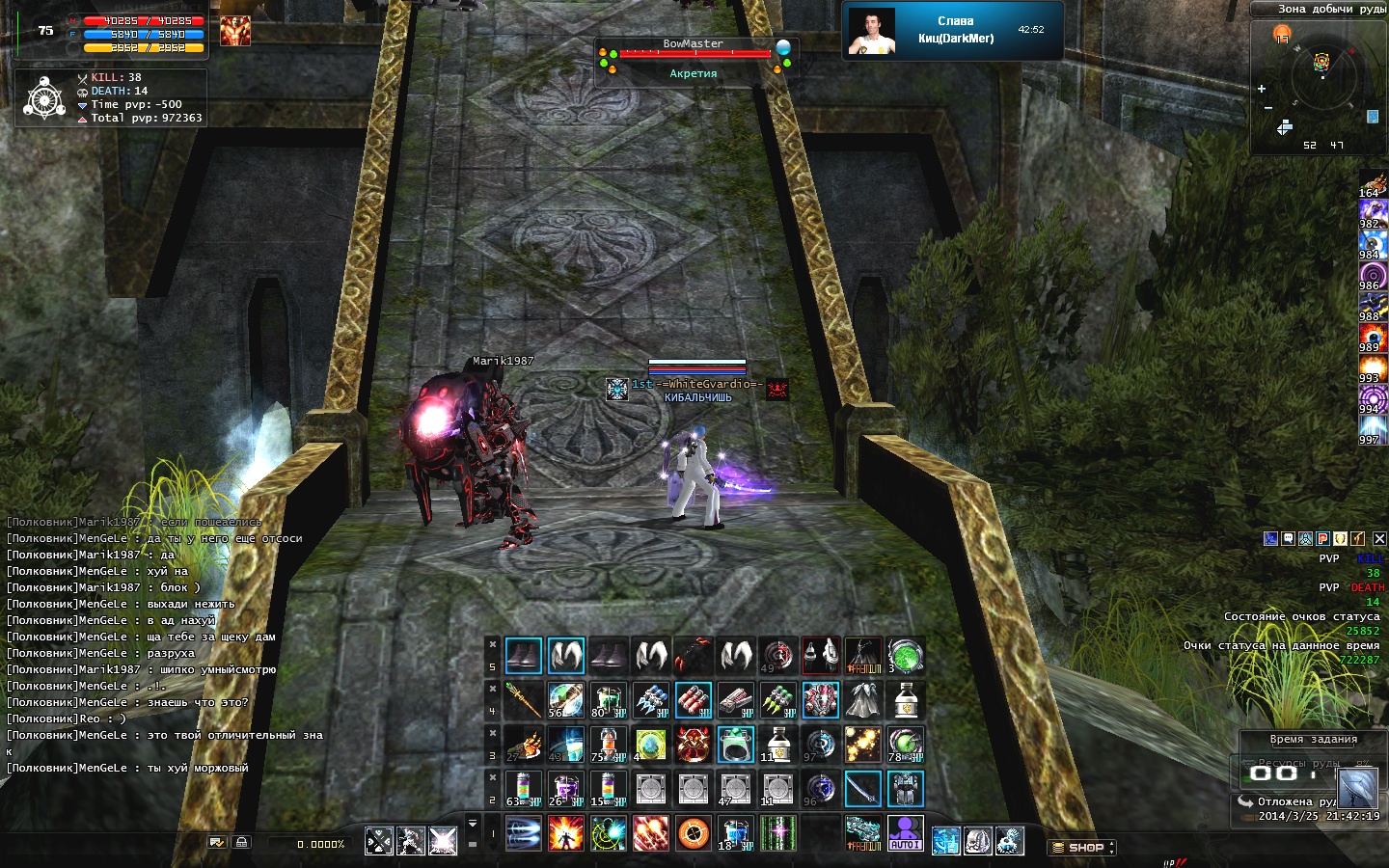Open the SHOP menu
Viewport: 1389px width, 868px height.
click(1081, 847)
